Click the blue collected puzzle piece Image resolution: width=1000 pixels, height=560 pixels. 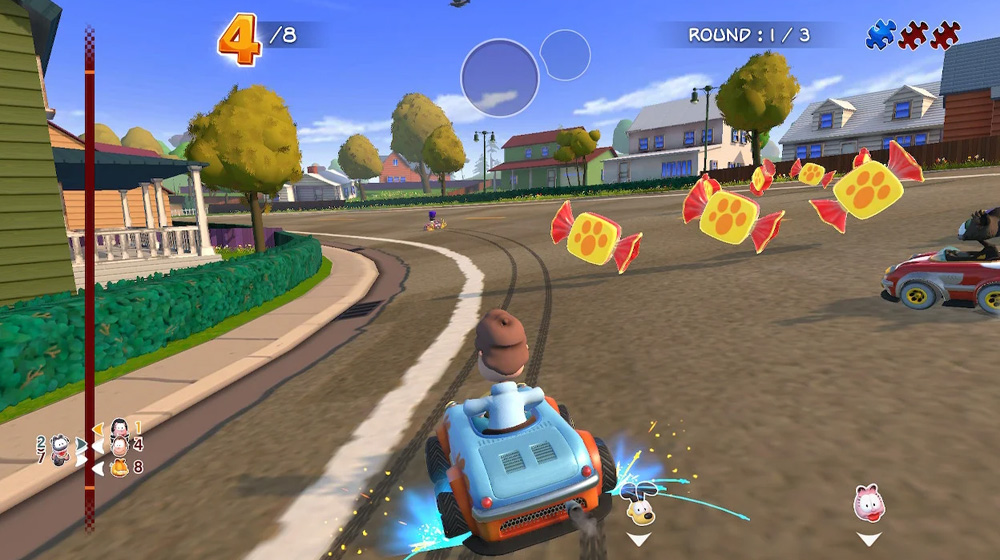(880, 35)
